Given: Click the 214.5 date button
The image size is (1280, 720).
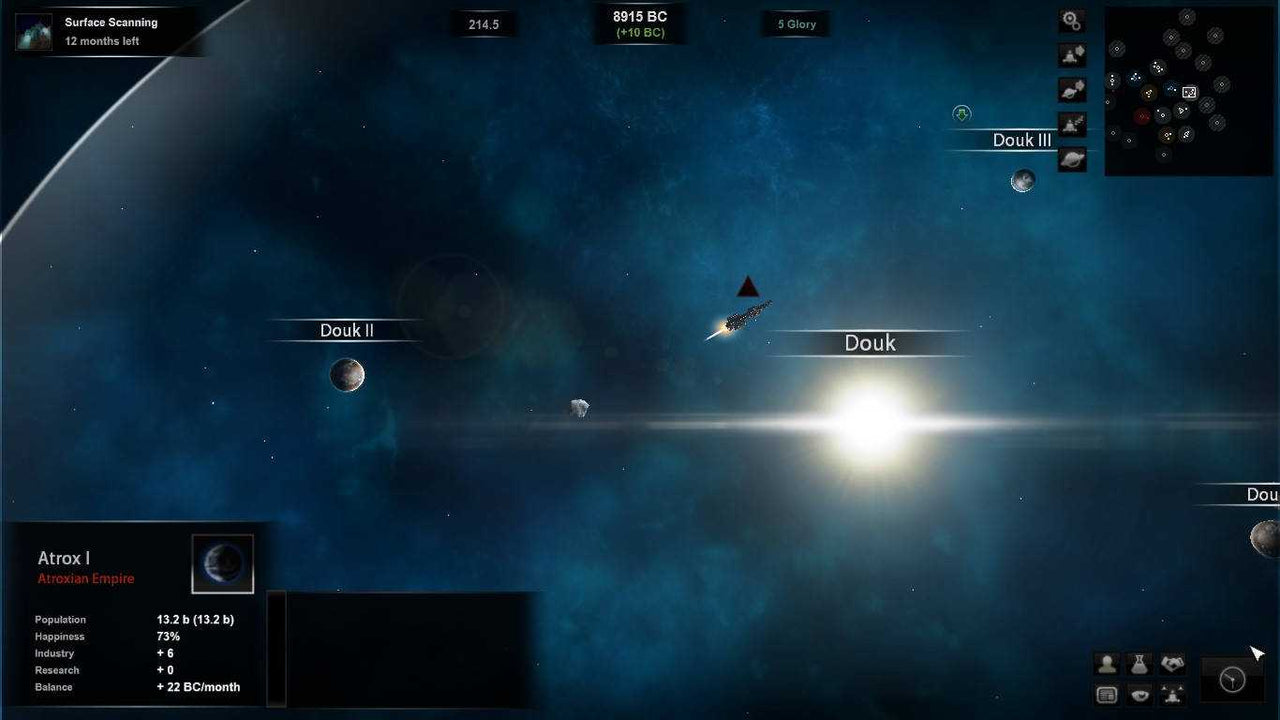Looking at the screenshot, I should 484,23.
